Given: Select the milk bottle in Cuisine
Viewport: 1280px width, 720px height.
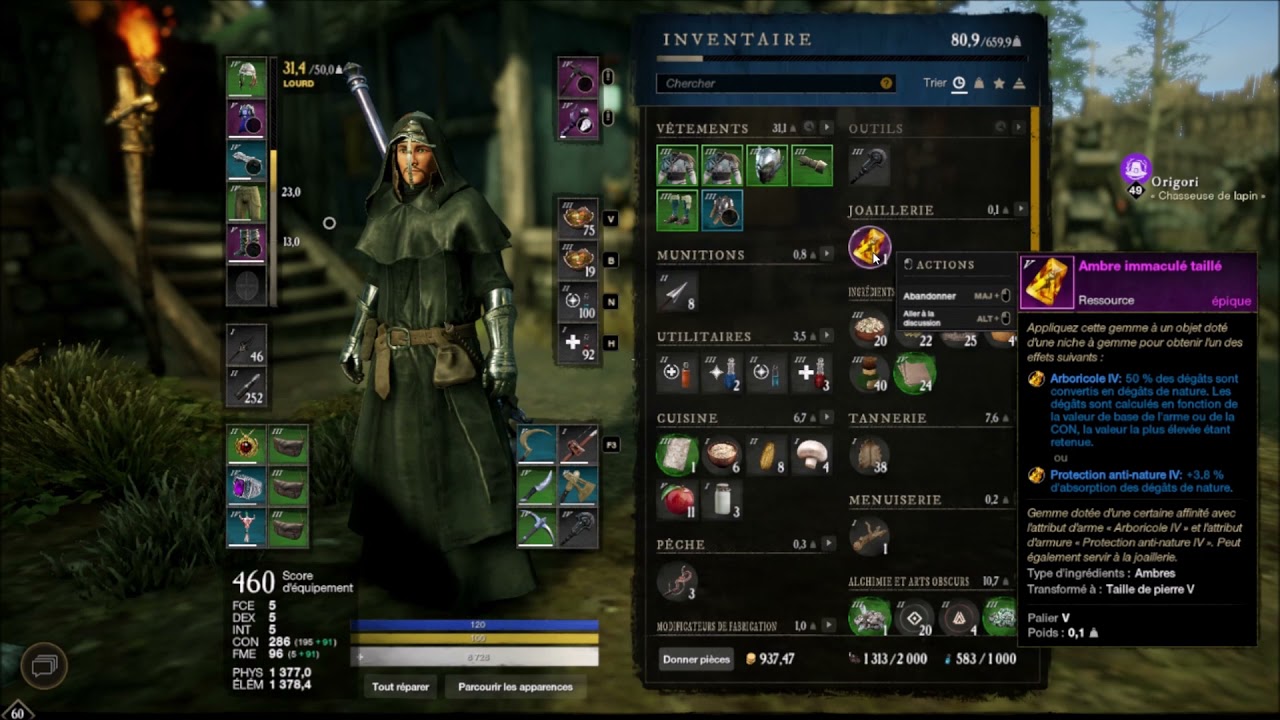Looking at the screenshot, I should click(722, 499).
